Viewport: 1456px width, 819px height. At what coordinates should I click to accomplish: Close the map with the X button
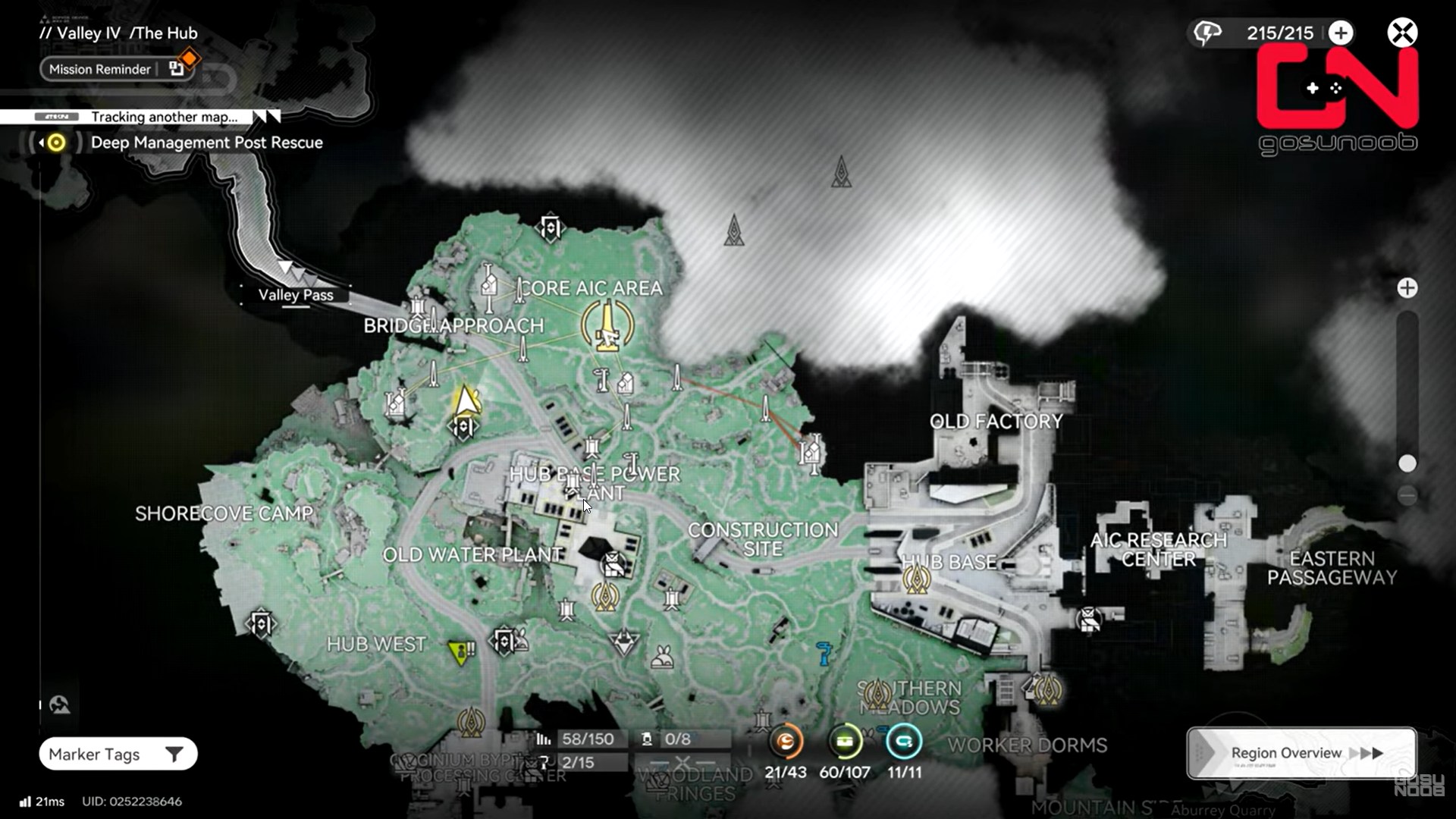tap(1402, 33)
